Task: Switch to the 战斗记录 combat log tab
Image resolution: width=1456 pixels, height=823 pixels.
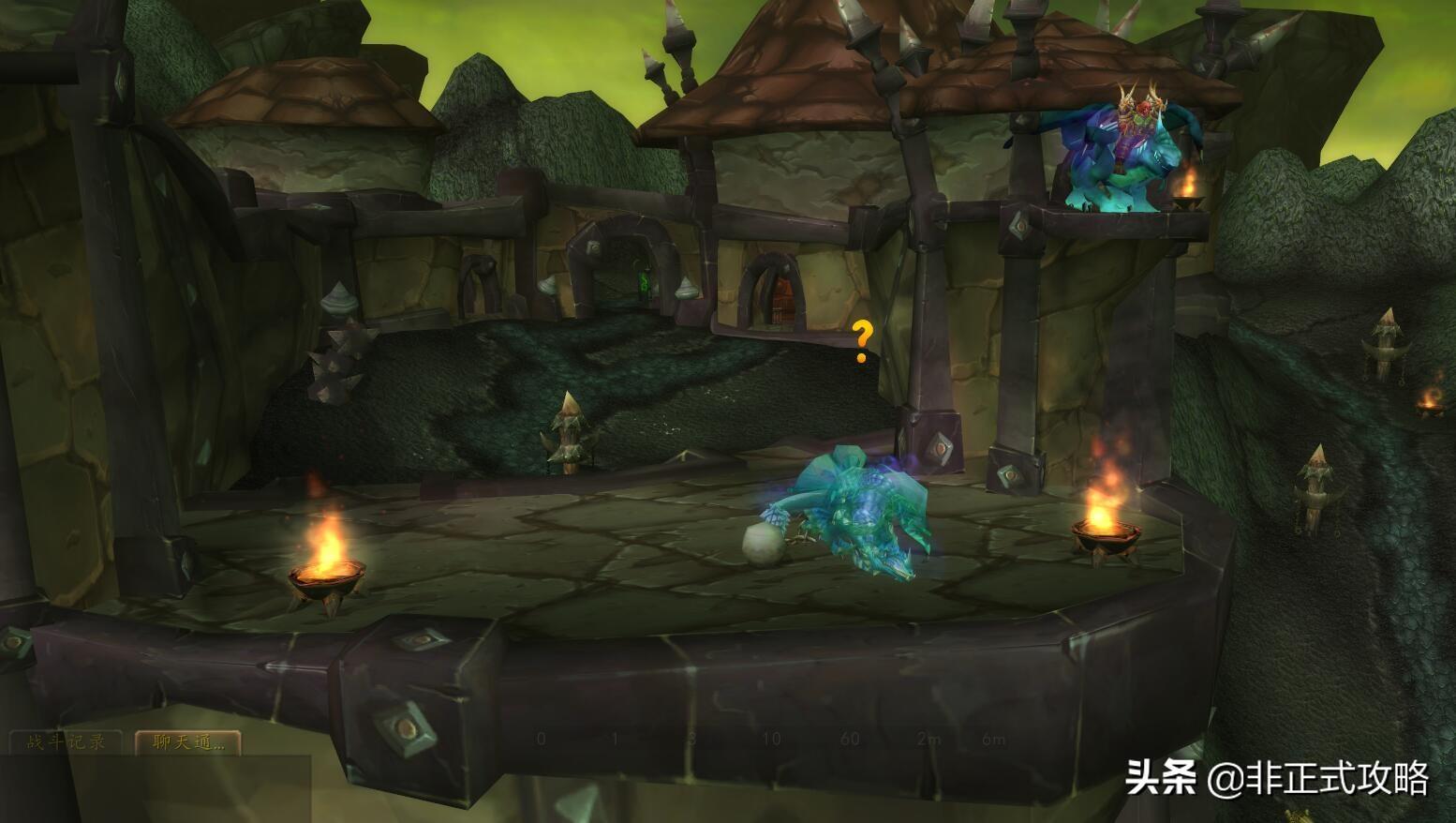Action: click(66, 742)
